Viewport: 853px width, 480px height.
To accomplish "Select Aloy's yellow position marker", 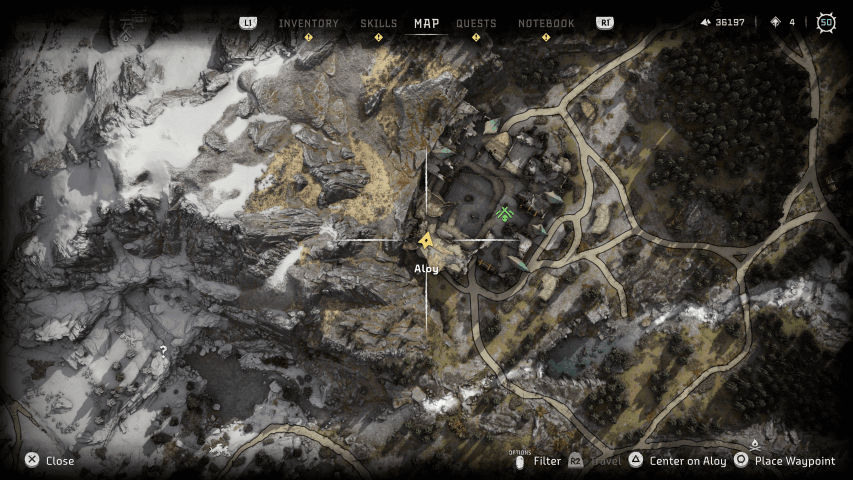I will (426, 240).
